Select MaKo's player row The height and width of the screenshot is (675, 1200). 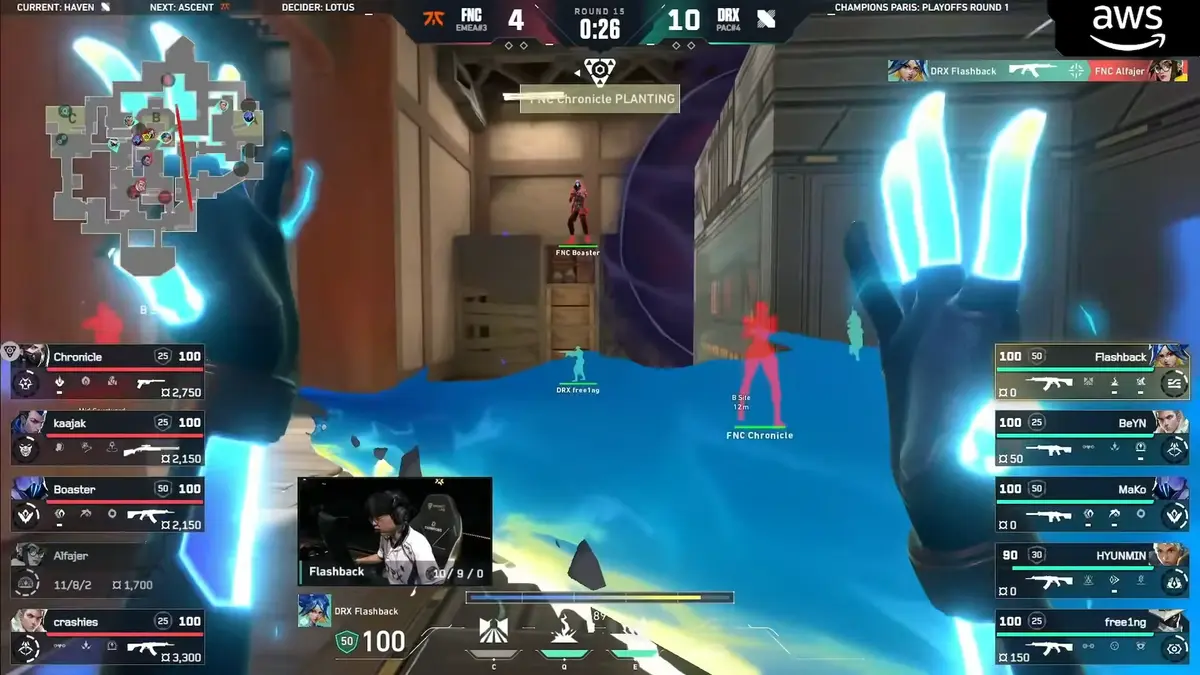click(1091, 503)
